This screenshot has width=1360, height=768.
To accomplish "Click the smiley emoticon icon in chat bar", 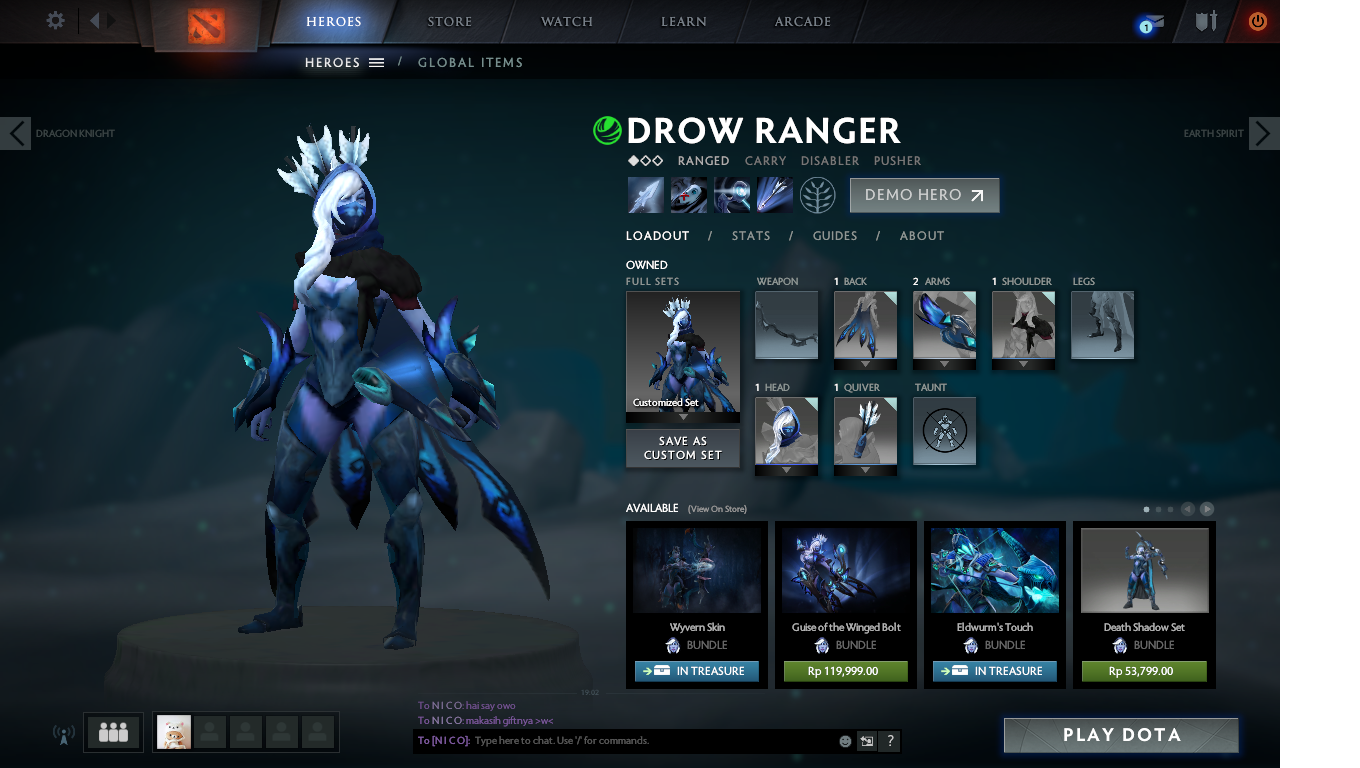I will click(843, 741).
